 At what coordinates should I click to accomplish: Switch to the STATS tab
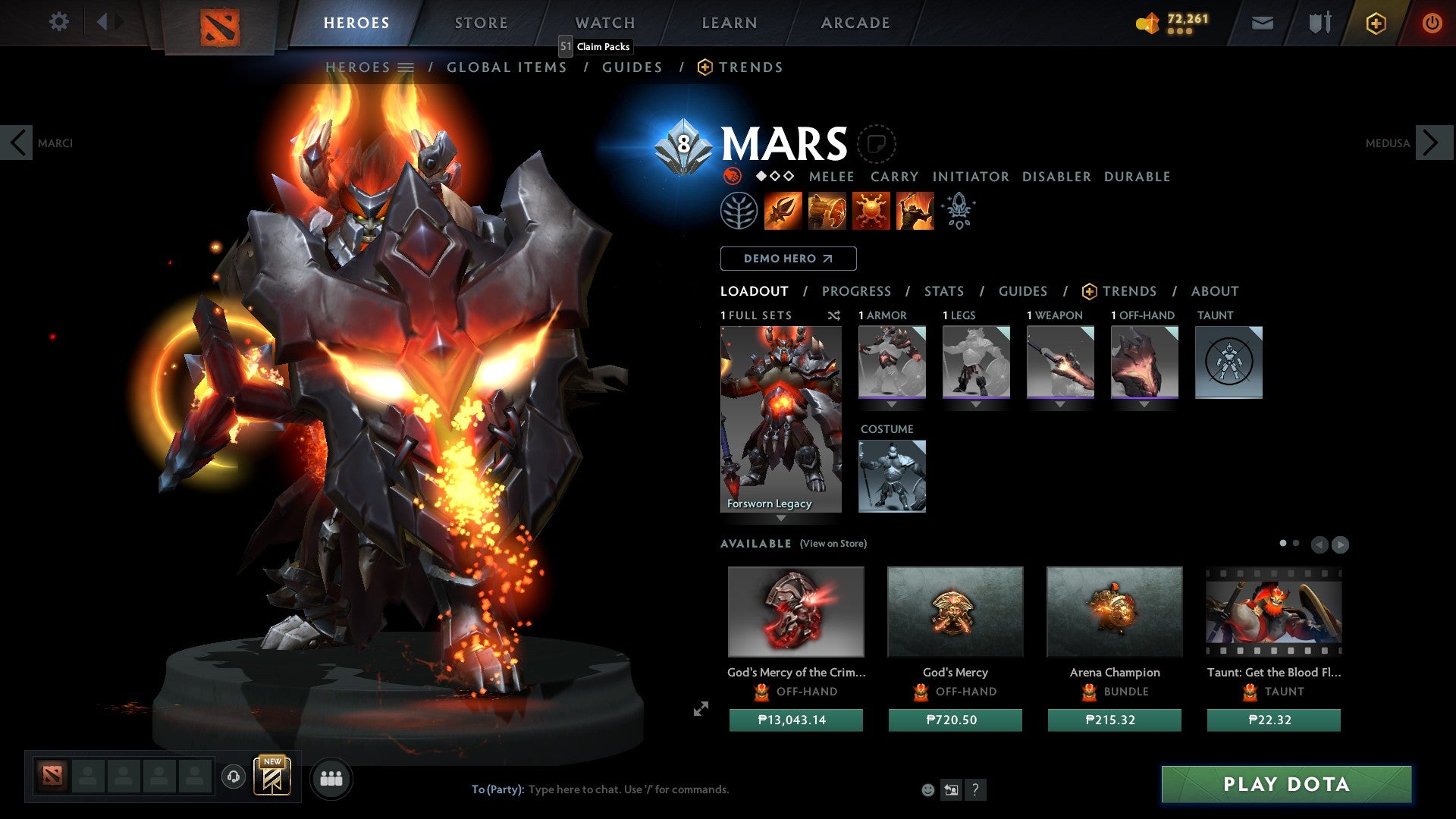944,290
